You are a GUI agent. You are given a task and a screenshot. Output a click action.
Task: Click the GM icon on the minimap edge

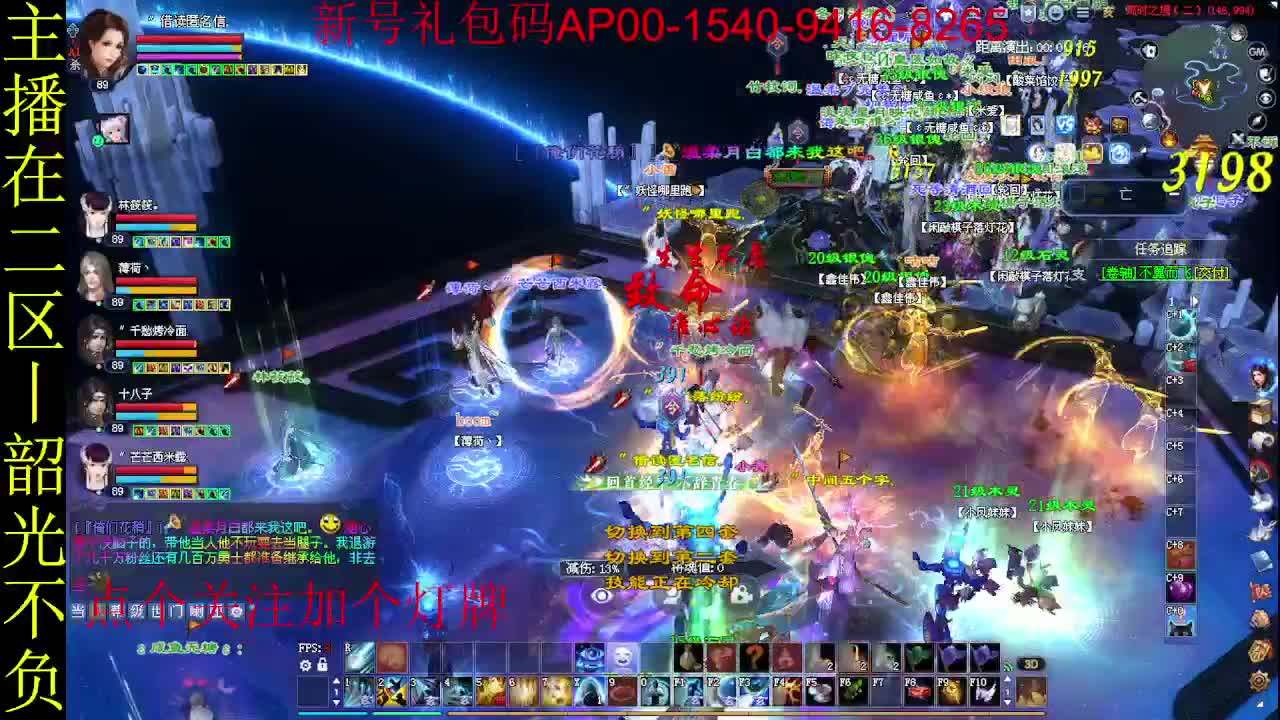pos(1257,52)
